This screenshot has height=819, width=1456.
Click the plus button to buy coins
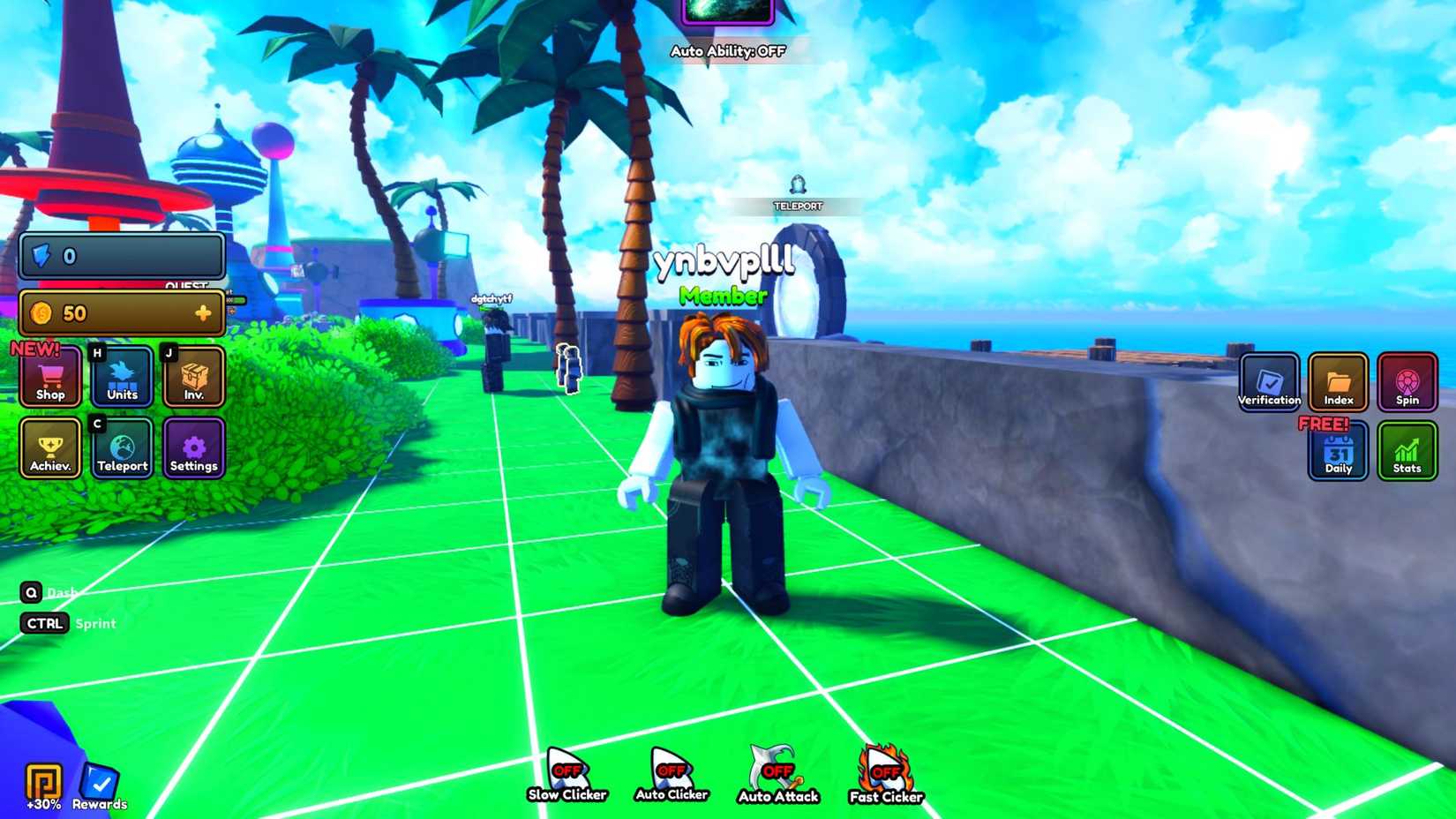[205, 312]
